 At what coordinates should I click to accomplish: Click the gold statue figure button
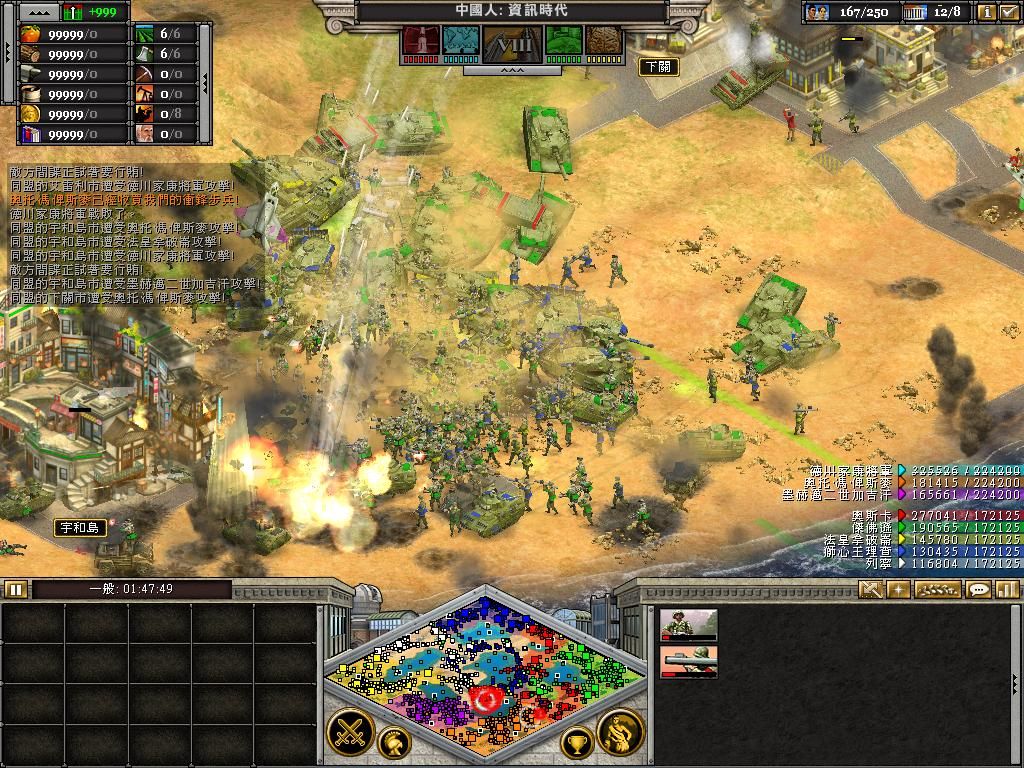click(x=620, y=732)
